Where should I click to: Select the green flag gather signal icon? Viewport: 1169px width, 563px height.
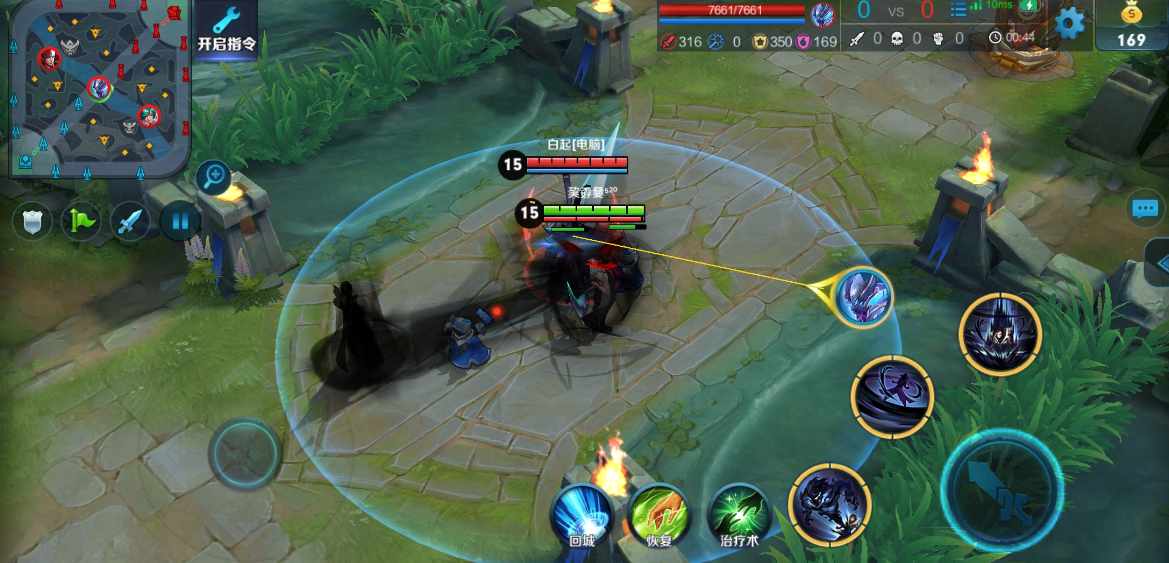tap(81, 220)
